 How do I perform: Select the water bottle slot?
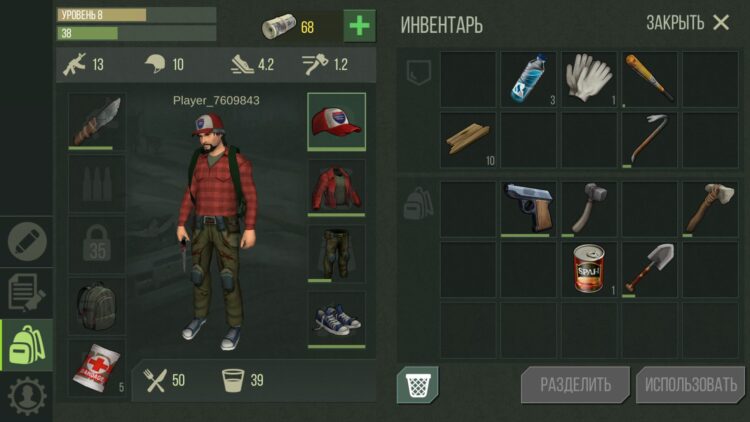pos(529,79)
